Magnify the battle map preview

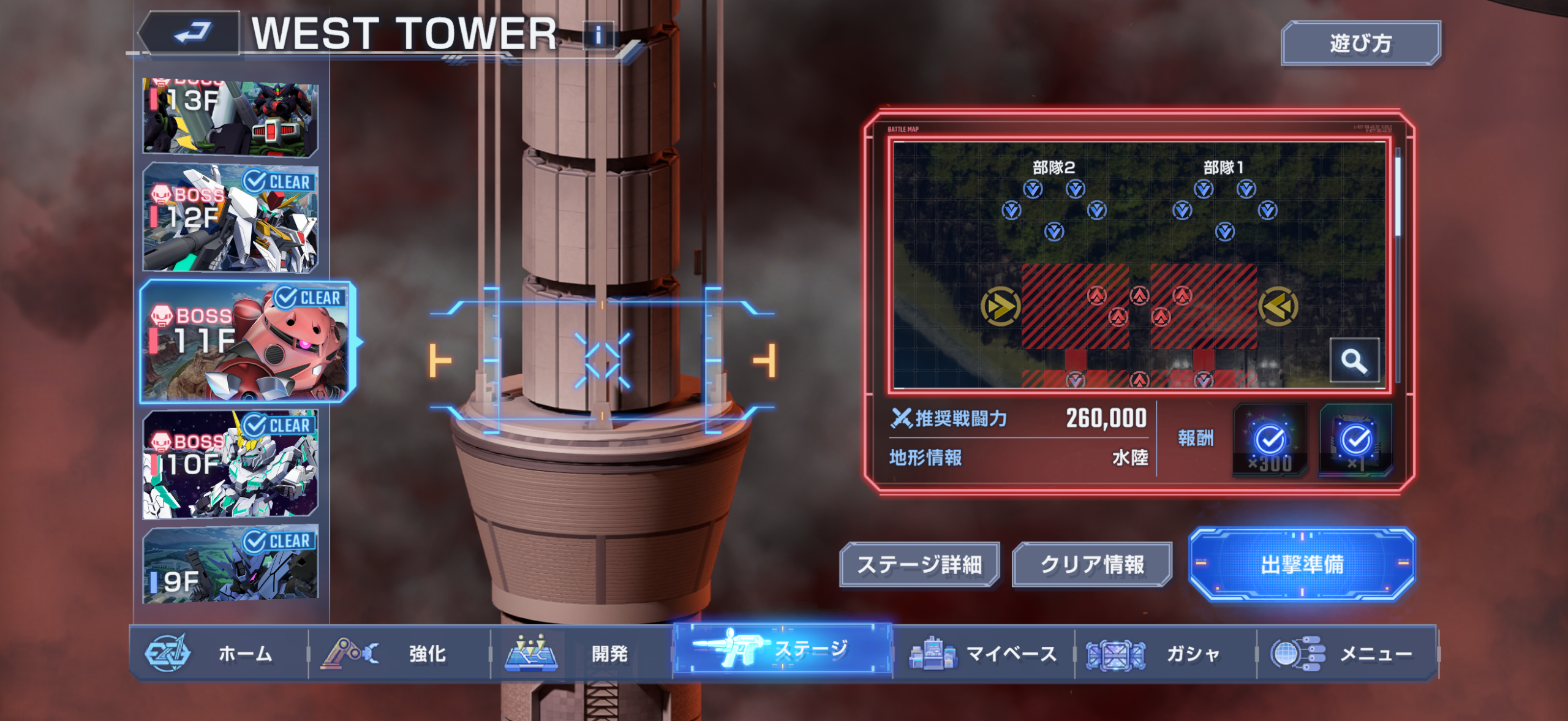tap(1354, 361)
